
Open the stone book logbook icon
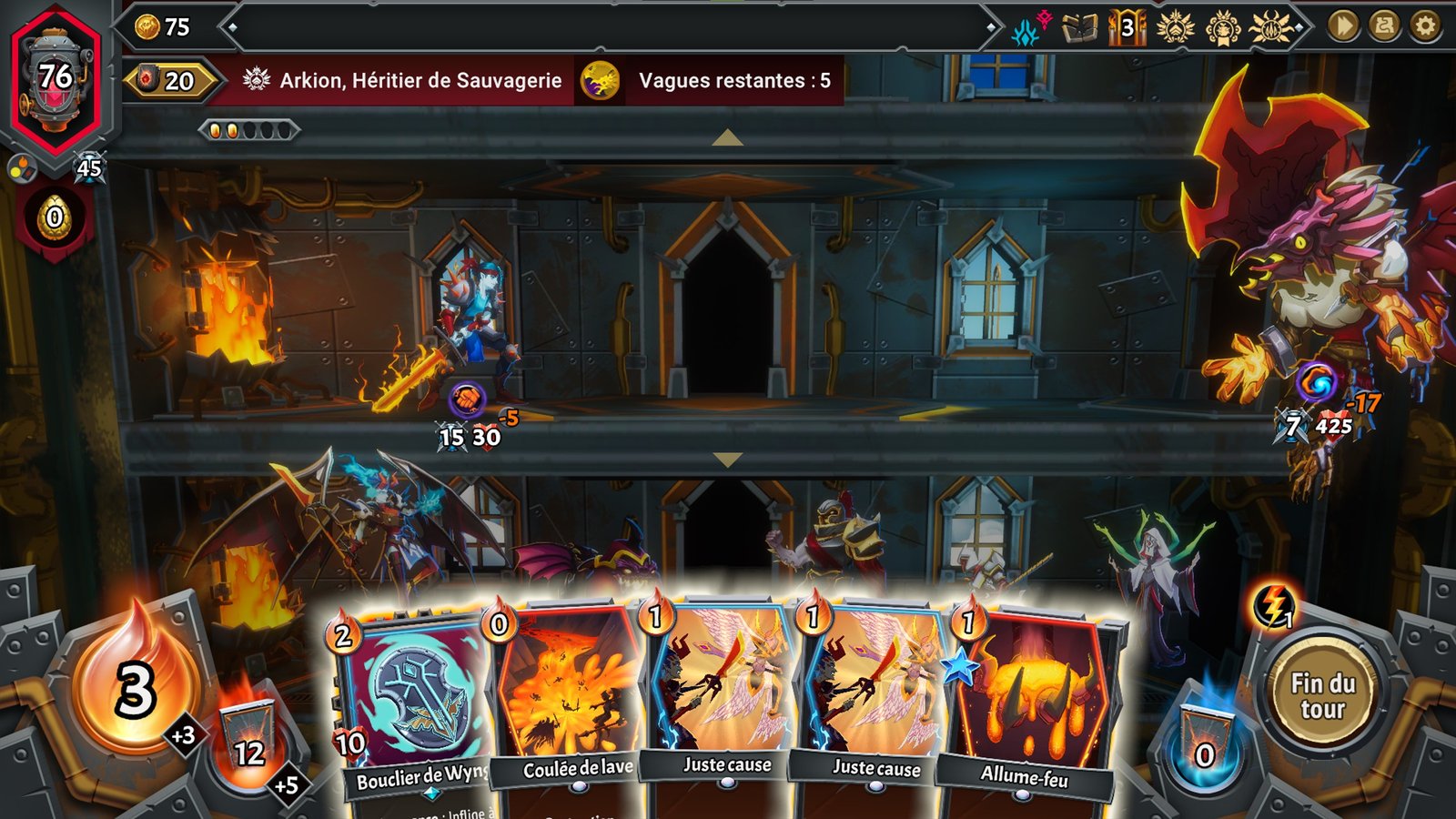(1080, 29)
